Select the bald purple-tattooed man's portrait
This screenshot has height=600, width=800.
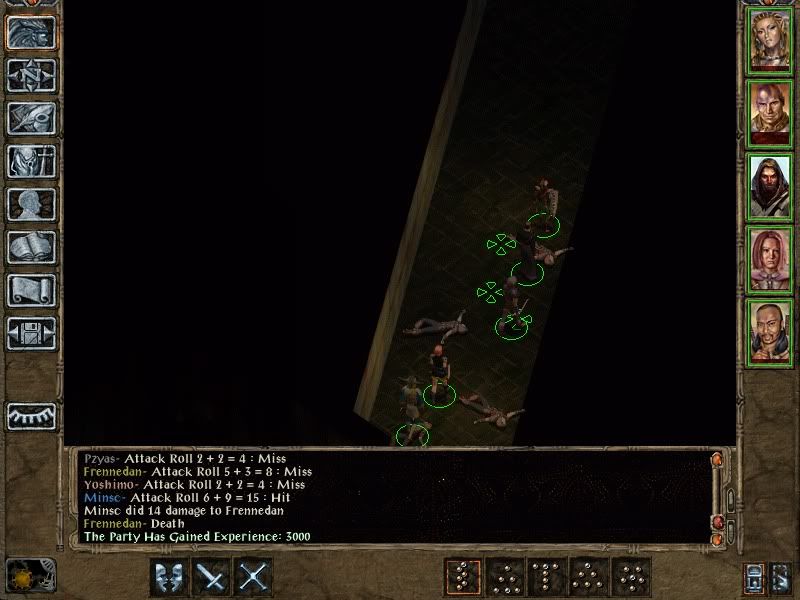coord(770,112)
